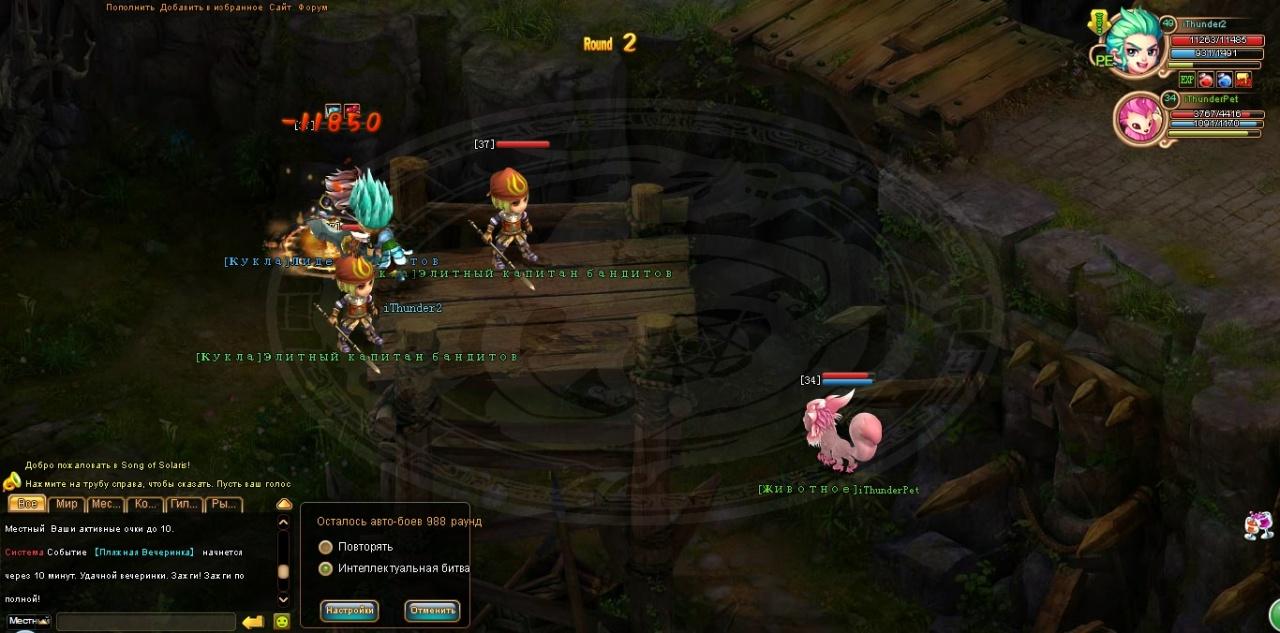
Task: Send the chat message with the yellow arrow
Action: [x=253, y=622]
